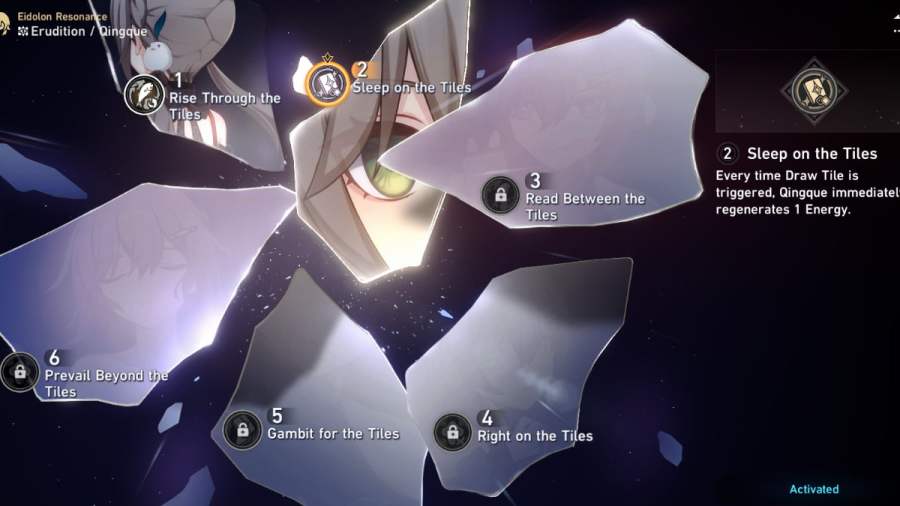Choose locked Eidolon 3 Read Between the Tiles
The image size is (900, 506).
[500, 194]
